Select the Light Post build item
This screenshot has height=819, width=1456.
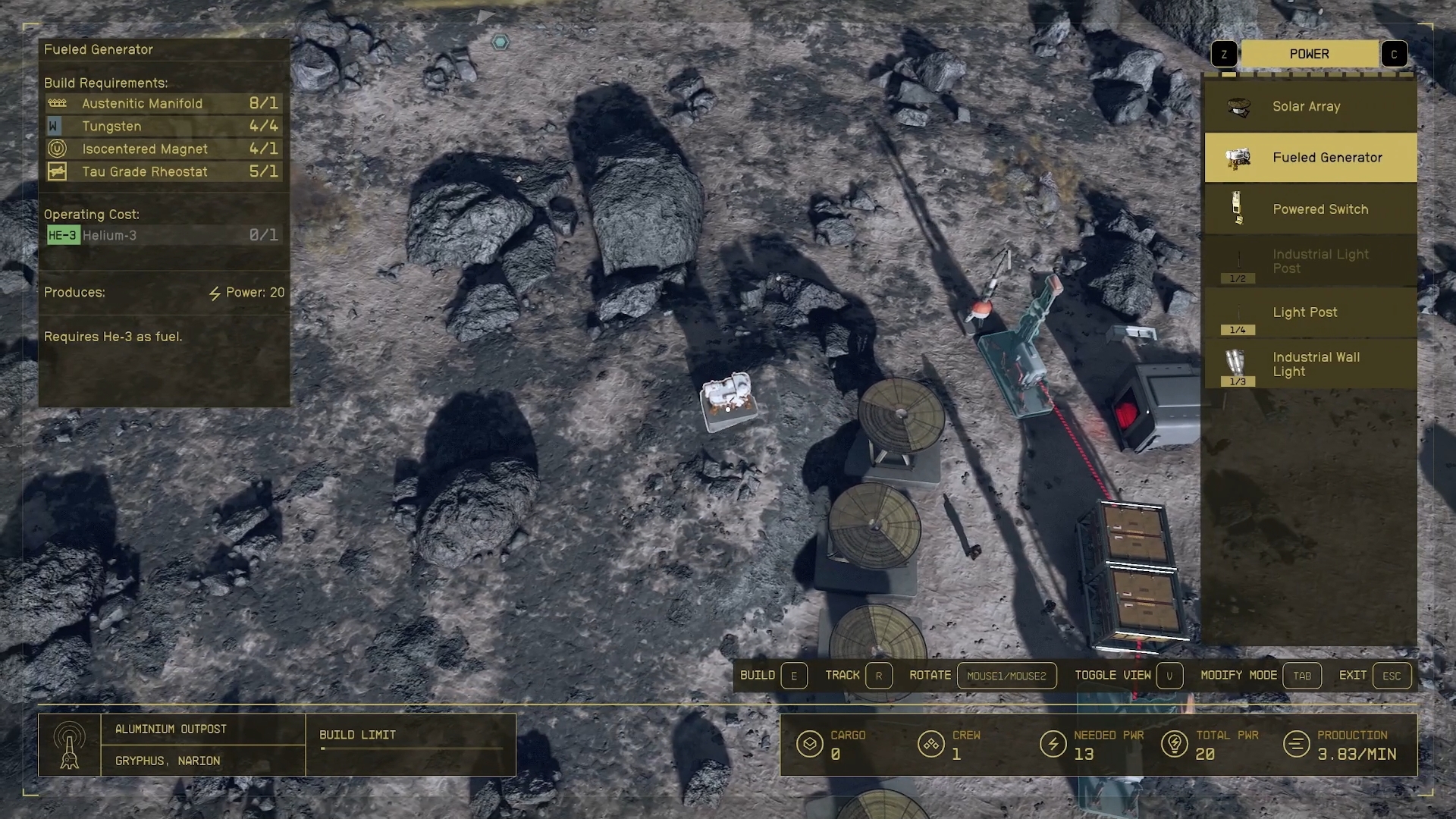[x=1310, y=312]
